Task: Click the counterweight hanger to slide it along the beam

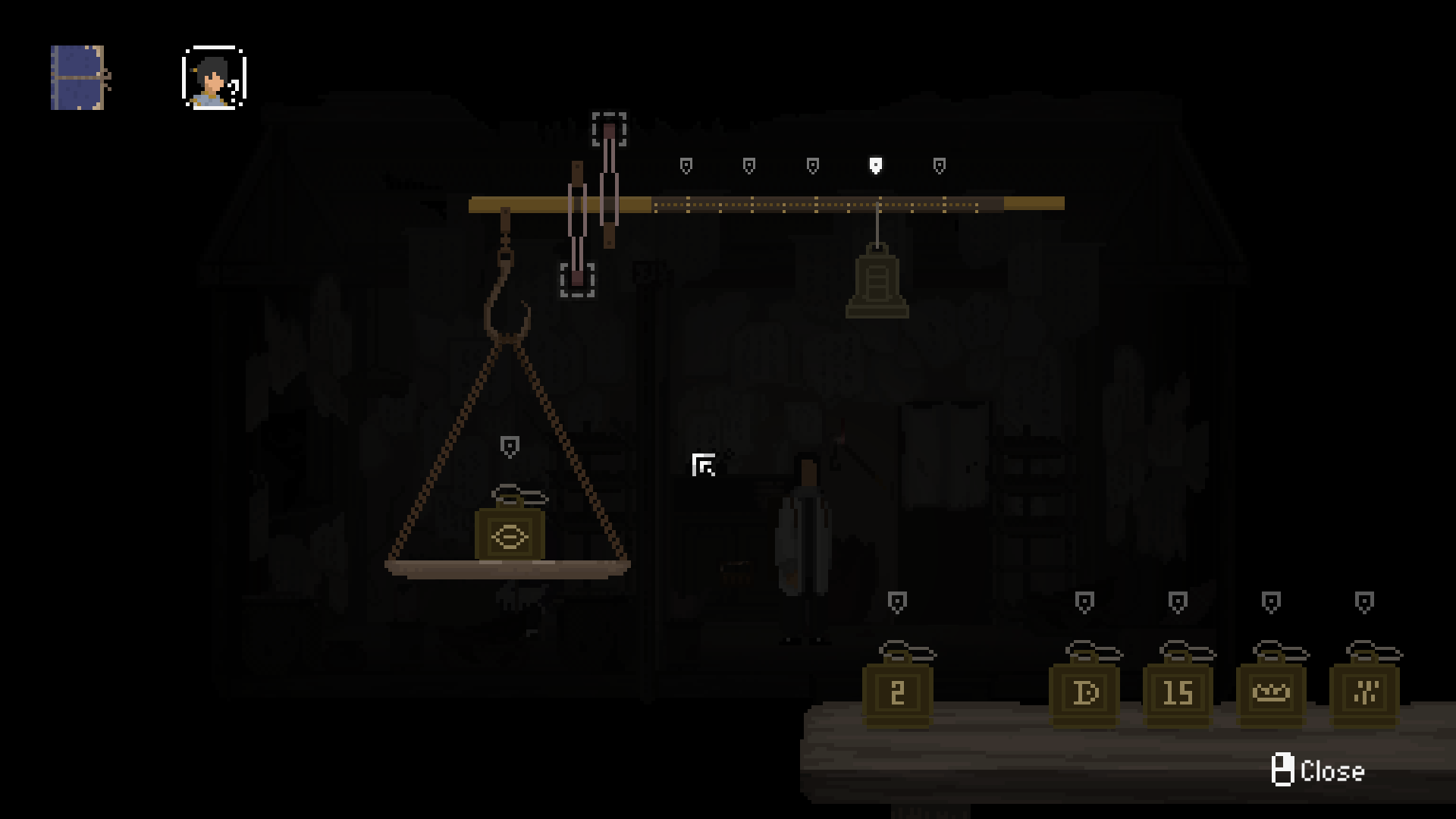Action: (x=877, y=205)
